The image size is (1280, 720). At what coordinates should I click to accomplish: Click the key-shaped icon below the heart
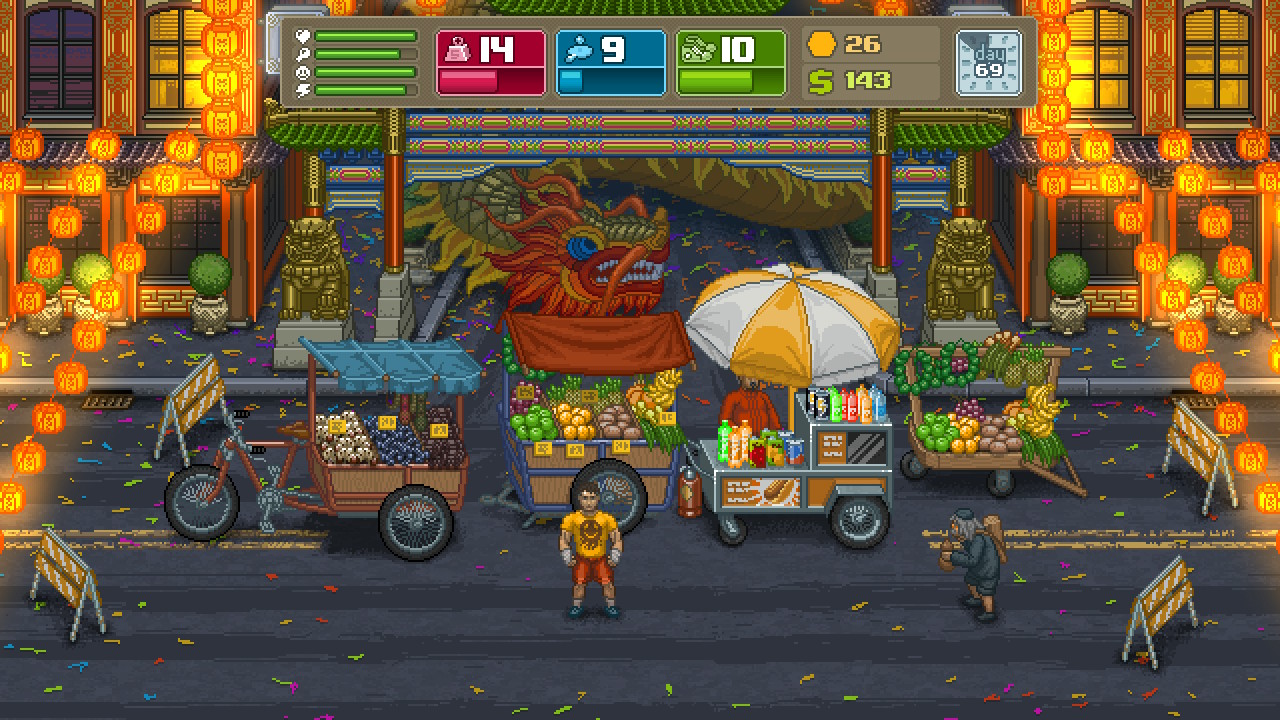302,53
